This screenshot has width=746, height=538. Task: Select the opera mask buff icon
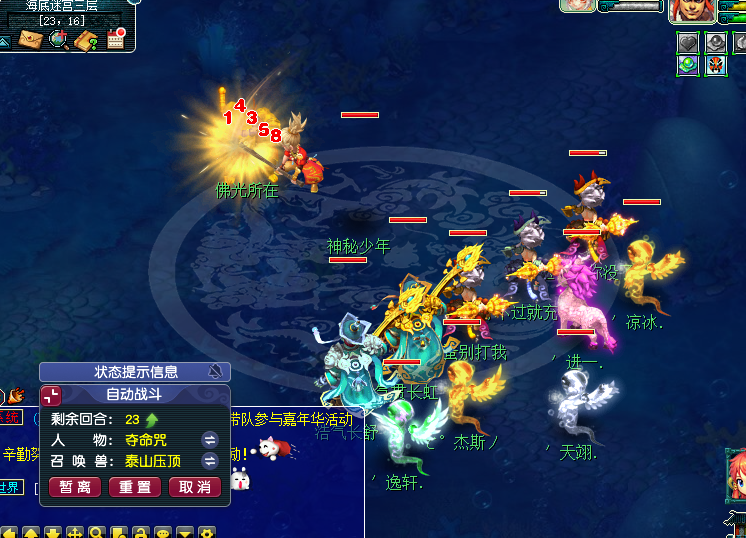[715, 66]
